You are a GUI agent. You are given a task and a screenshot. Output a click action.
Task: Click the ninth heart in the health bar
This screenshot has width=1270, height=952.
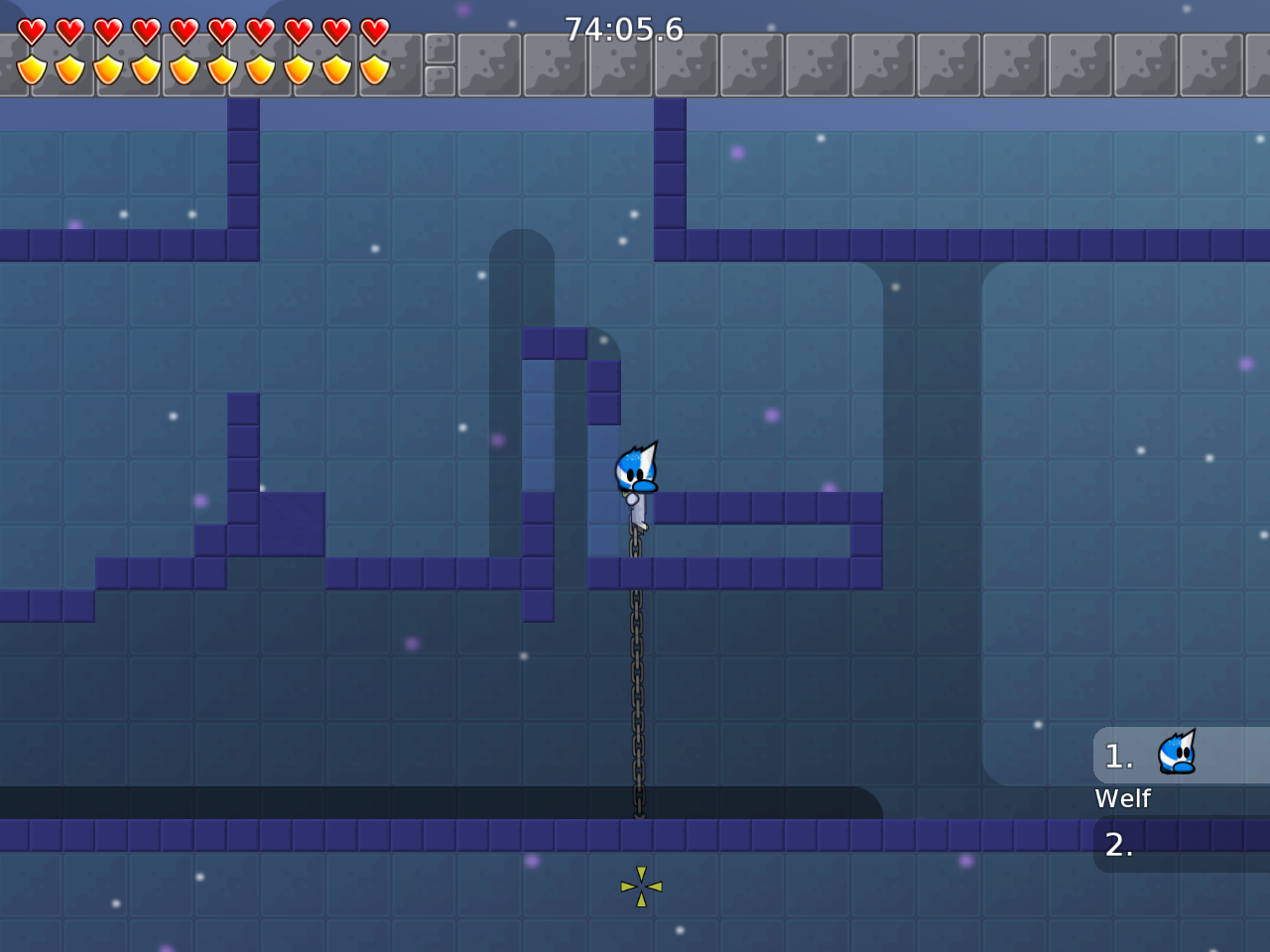[334, 30]
